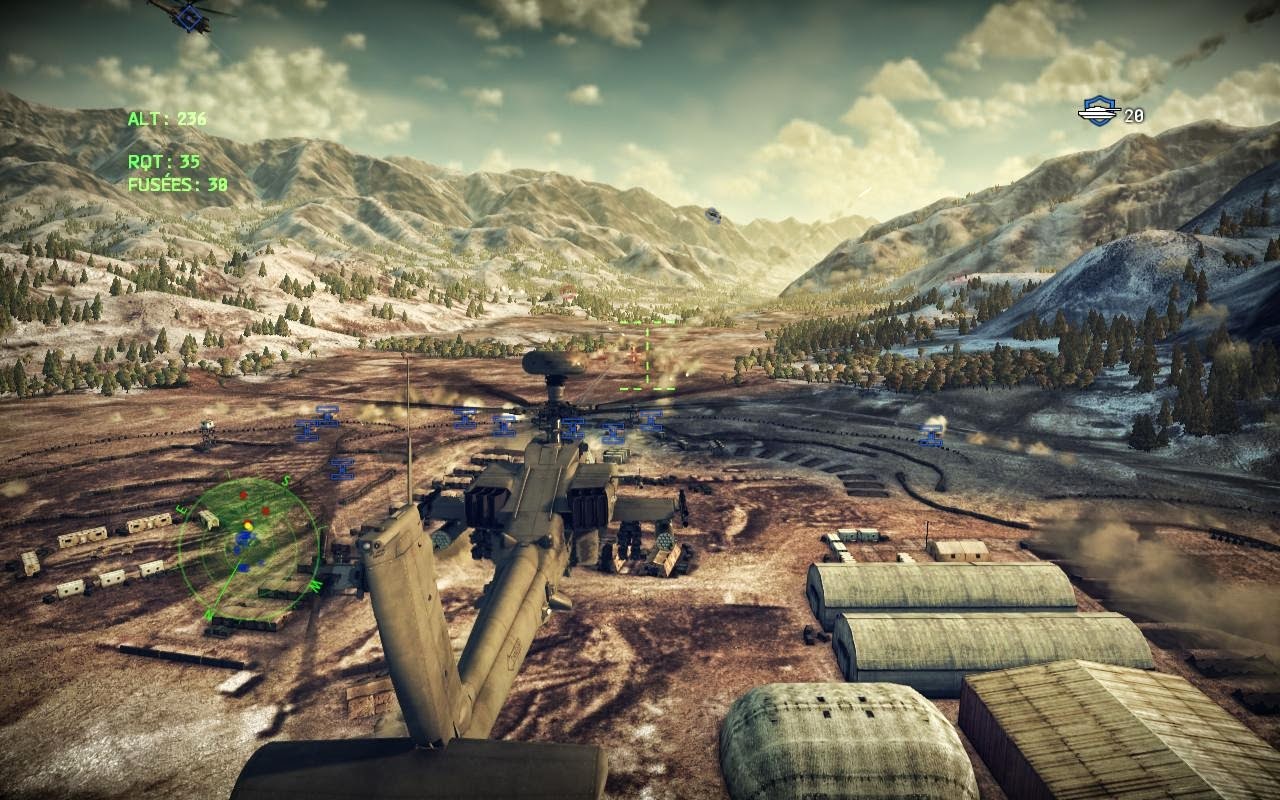Screen dimensions: 1280x800
Task: Click the blue tank shield ammo icon
Action: click(1101, 111)
